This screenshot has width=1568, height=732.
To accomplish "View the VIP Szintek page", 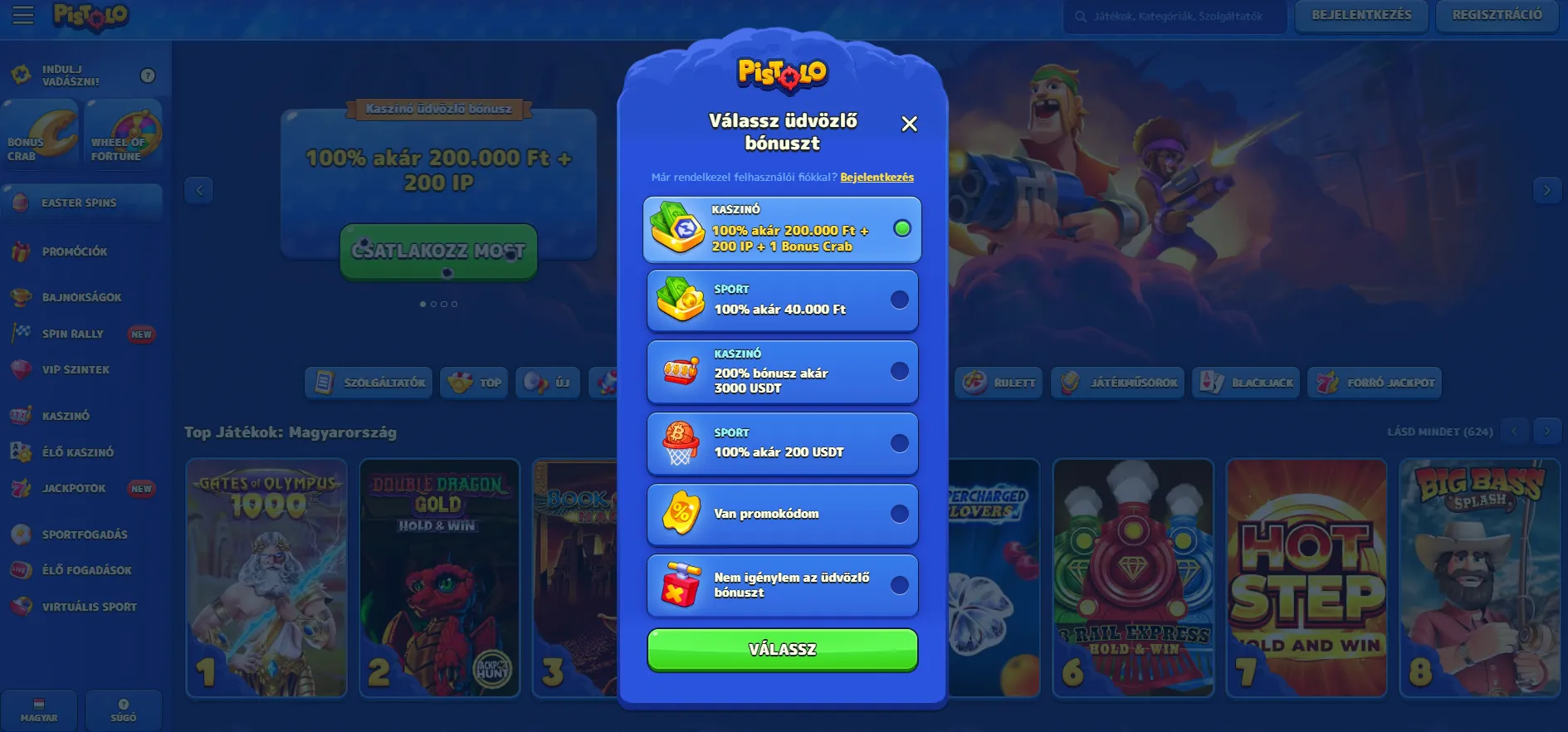I will pos(76,369).
